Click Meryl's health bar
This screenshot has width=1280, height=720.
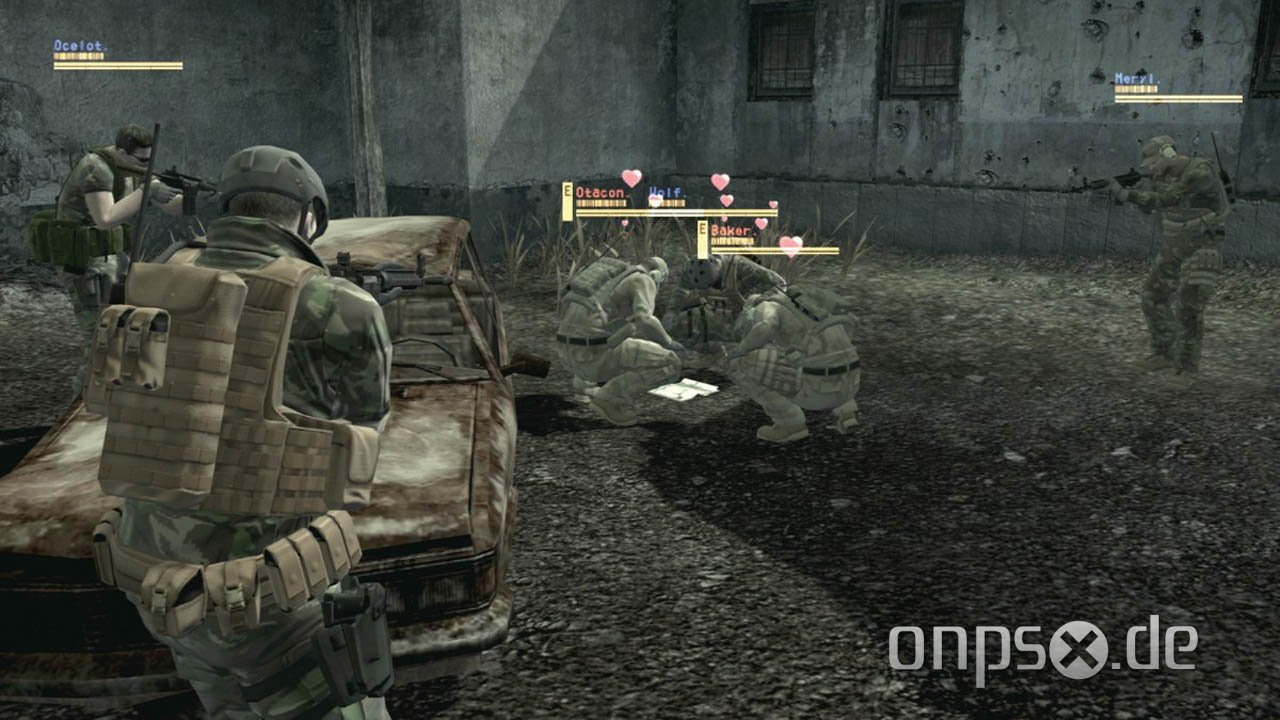coord(1135,88)
